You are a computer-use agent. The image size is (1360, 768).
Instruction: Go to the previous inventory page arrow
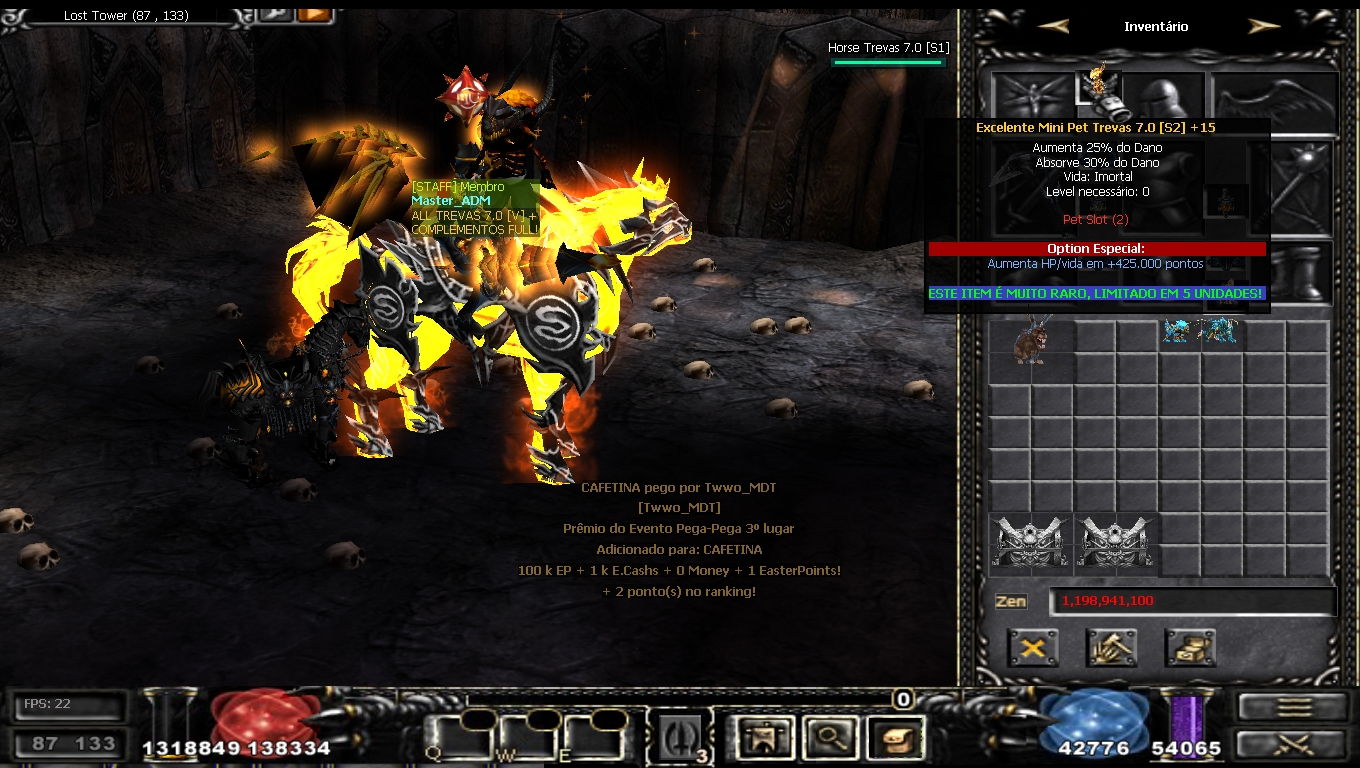coord(1053,27)
